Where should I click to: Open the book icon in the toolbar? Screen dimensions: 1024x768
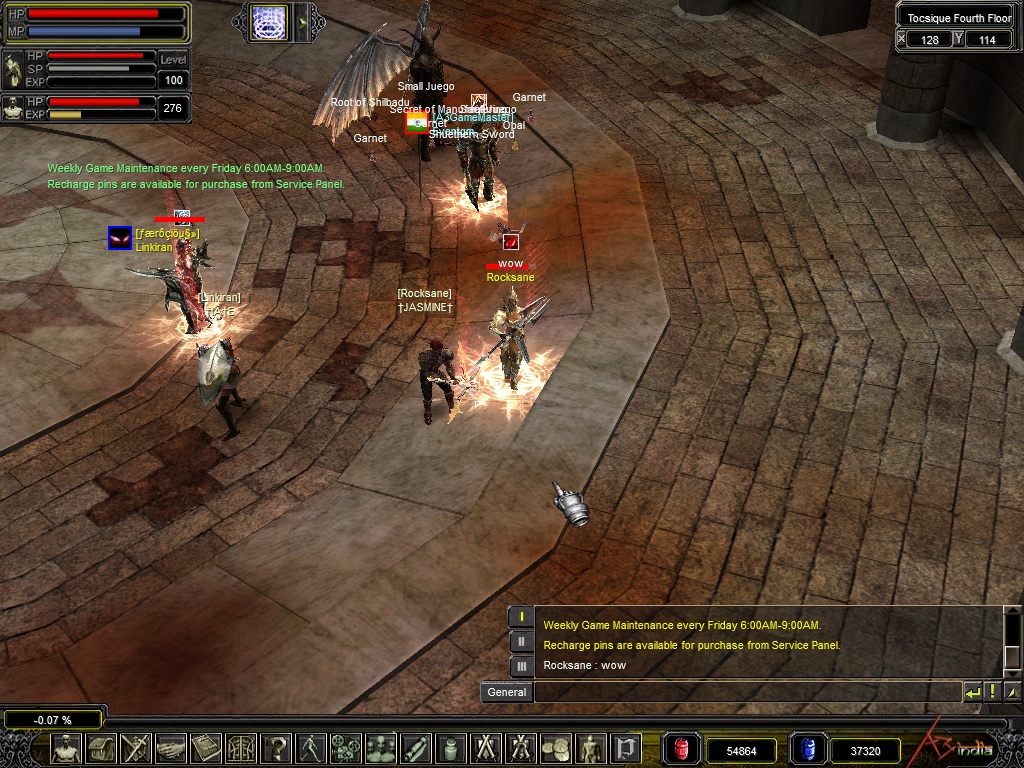206,748
